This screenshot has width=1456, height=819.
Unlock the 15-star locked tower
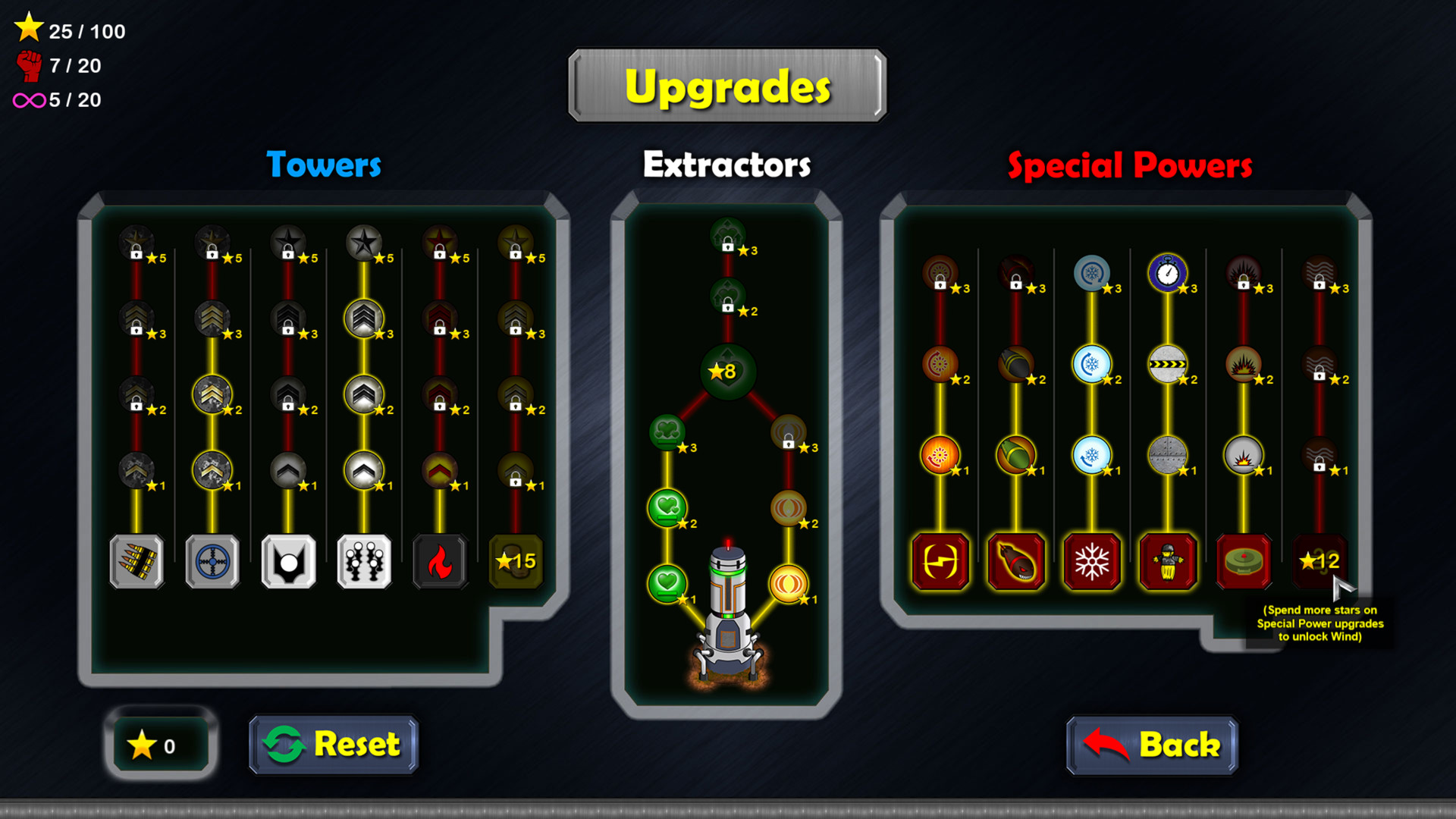point(516,563)
